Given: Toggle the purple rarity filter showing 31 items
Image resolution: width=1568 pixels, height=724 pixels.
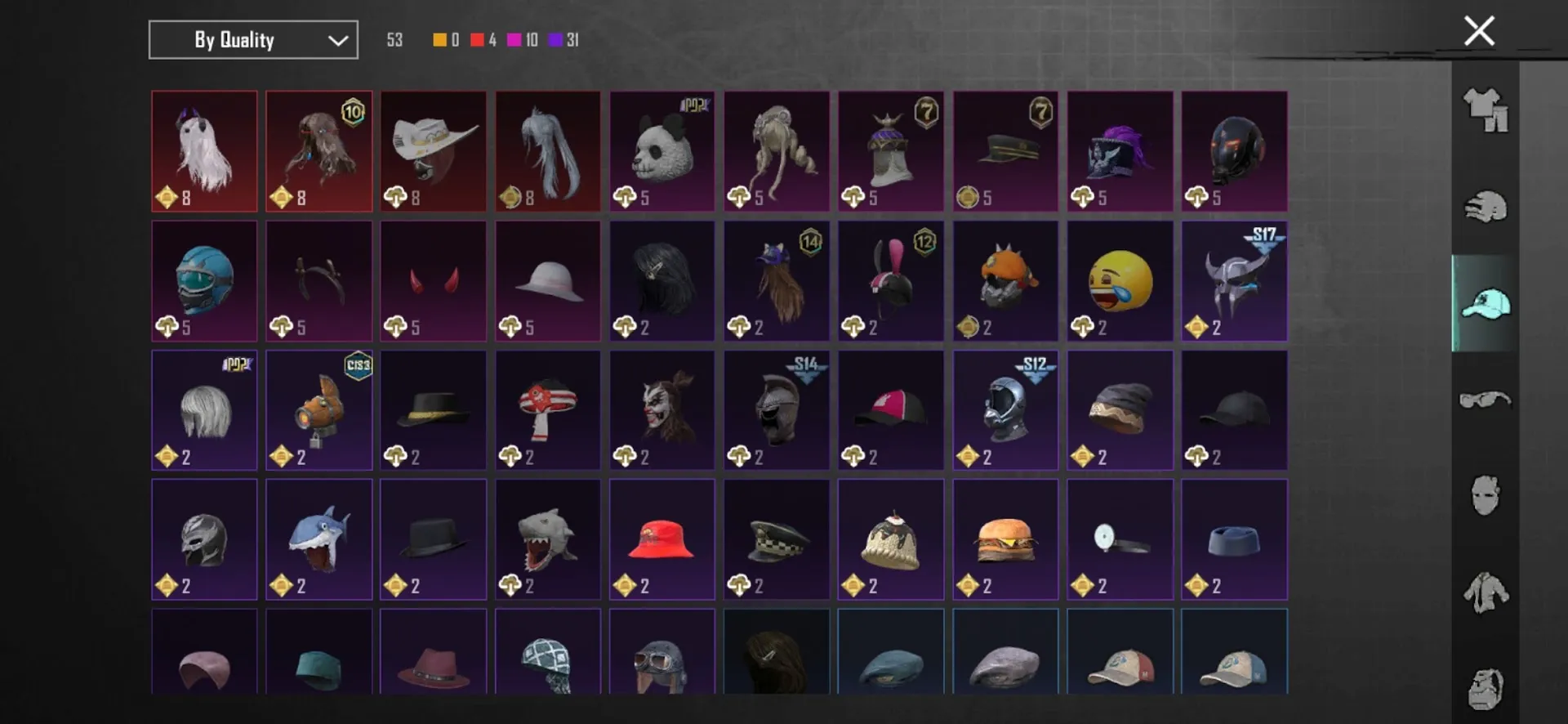Looking at the screenshot, I should point(556,39).
